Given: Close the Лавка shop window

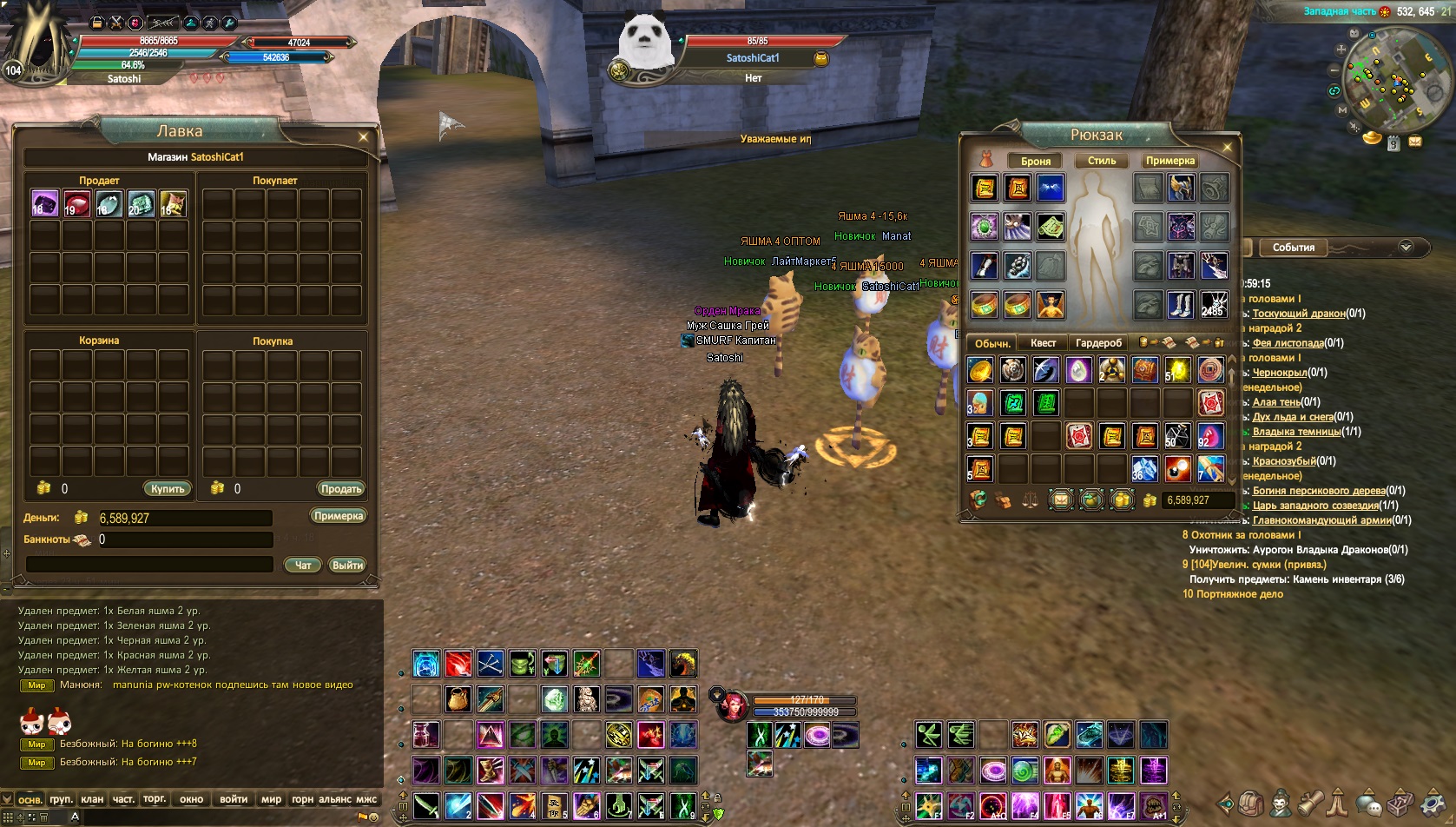Looking at the screenshot, I should 364,136.
